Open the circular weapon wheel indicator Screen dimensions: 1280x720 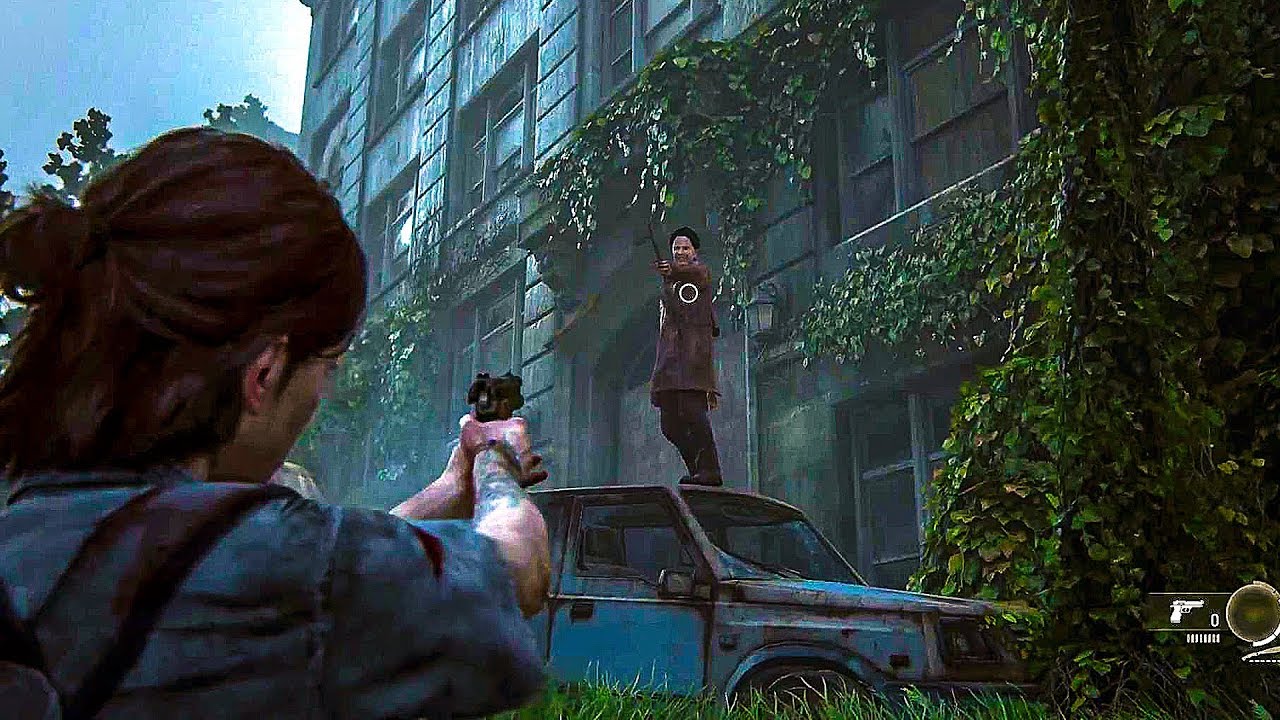click(1252, 615)
